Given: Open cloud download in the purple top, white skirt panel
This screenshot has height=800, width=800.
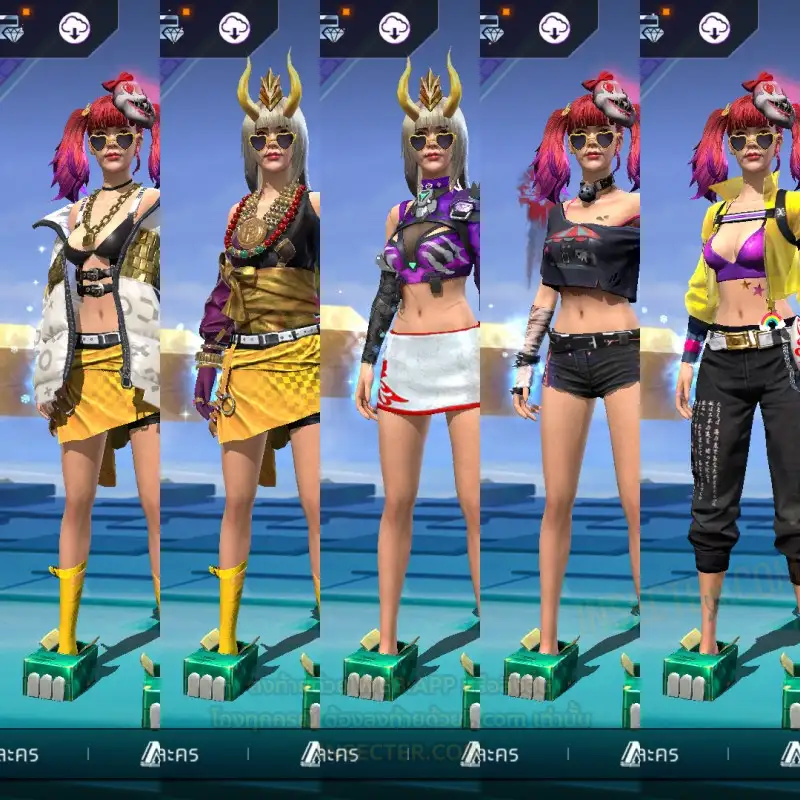Looking at the screenshot, I should tap(394, 28).
